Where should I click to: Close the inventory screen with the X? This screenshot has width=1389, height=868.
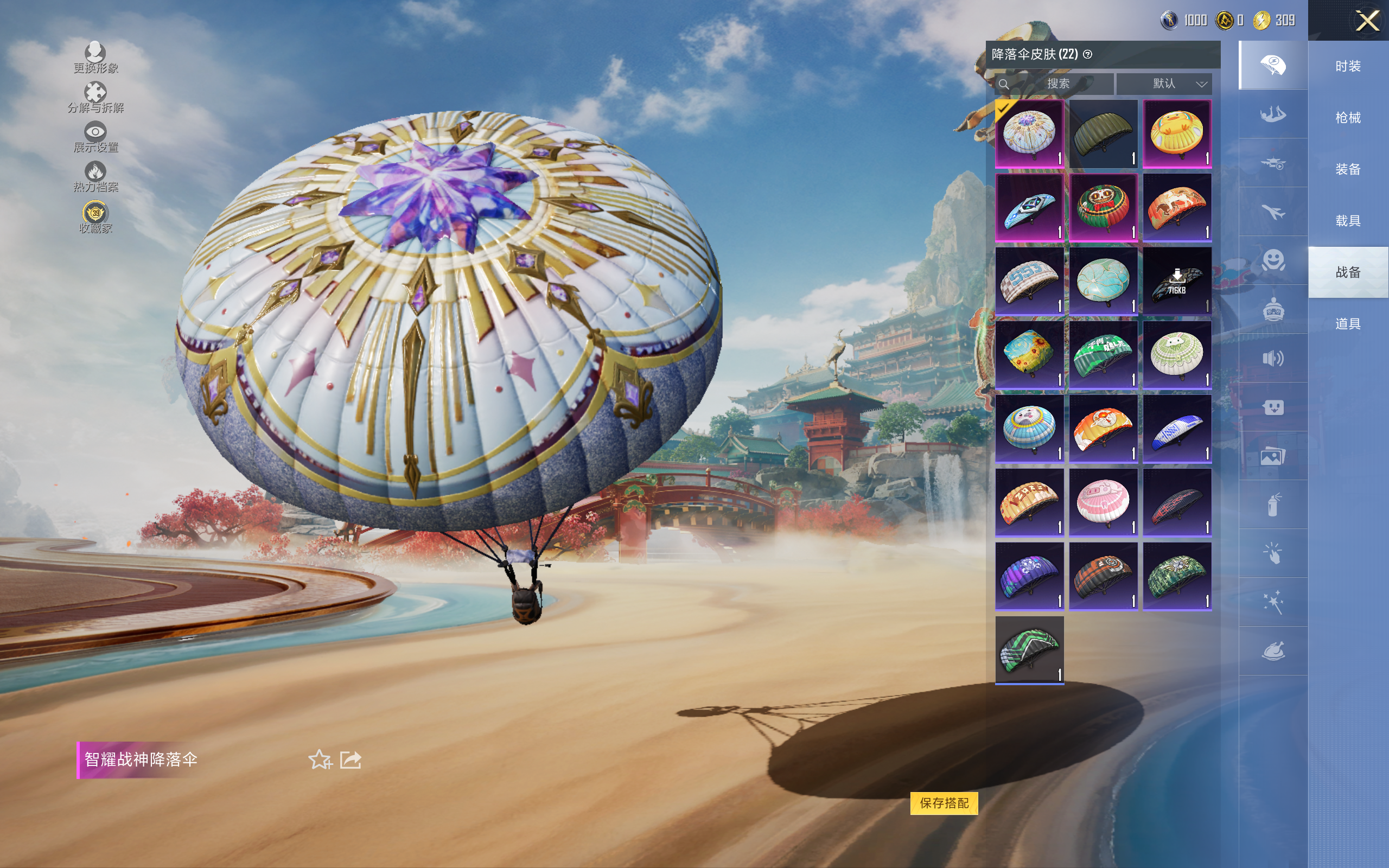(1367, 21)
